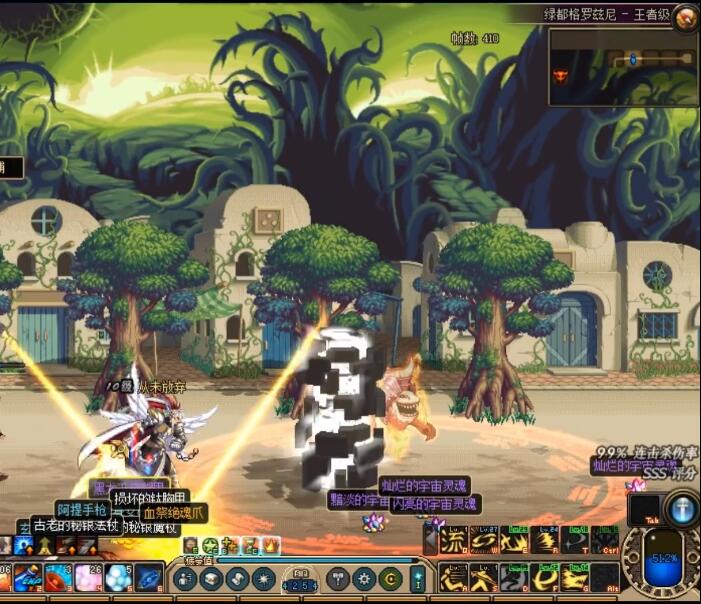Click the round emblem beside the dungeon name
Image resolution: width=701 pixels, height=604 pixels.
[686, 16]
